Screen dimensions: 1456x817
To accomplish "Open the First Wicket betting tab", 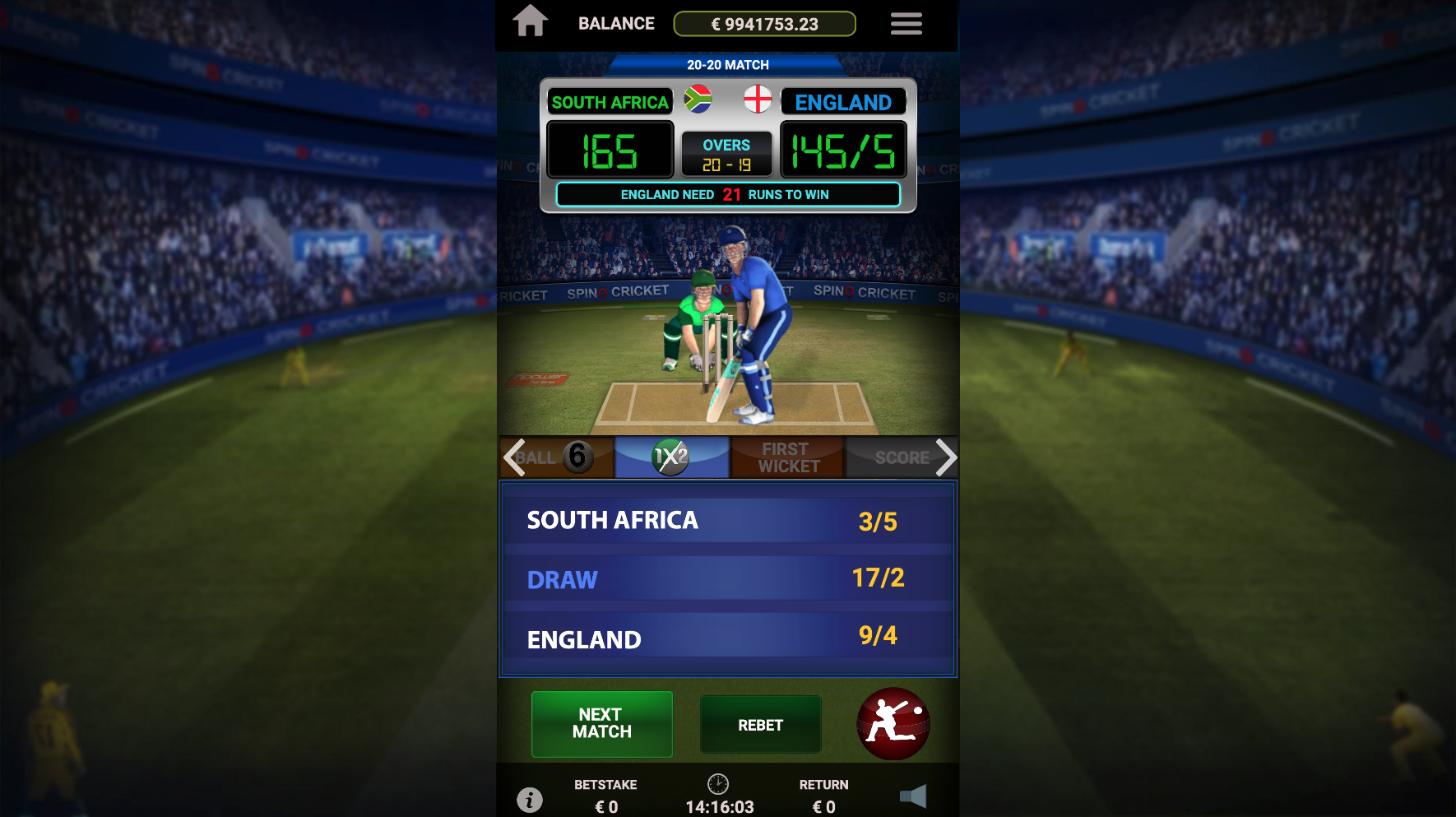I will pyautogui.click(x=788, y=457).
